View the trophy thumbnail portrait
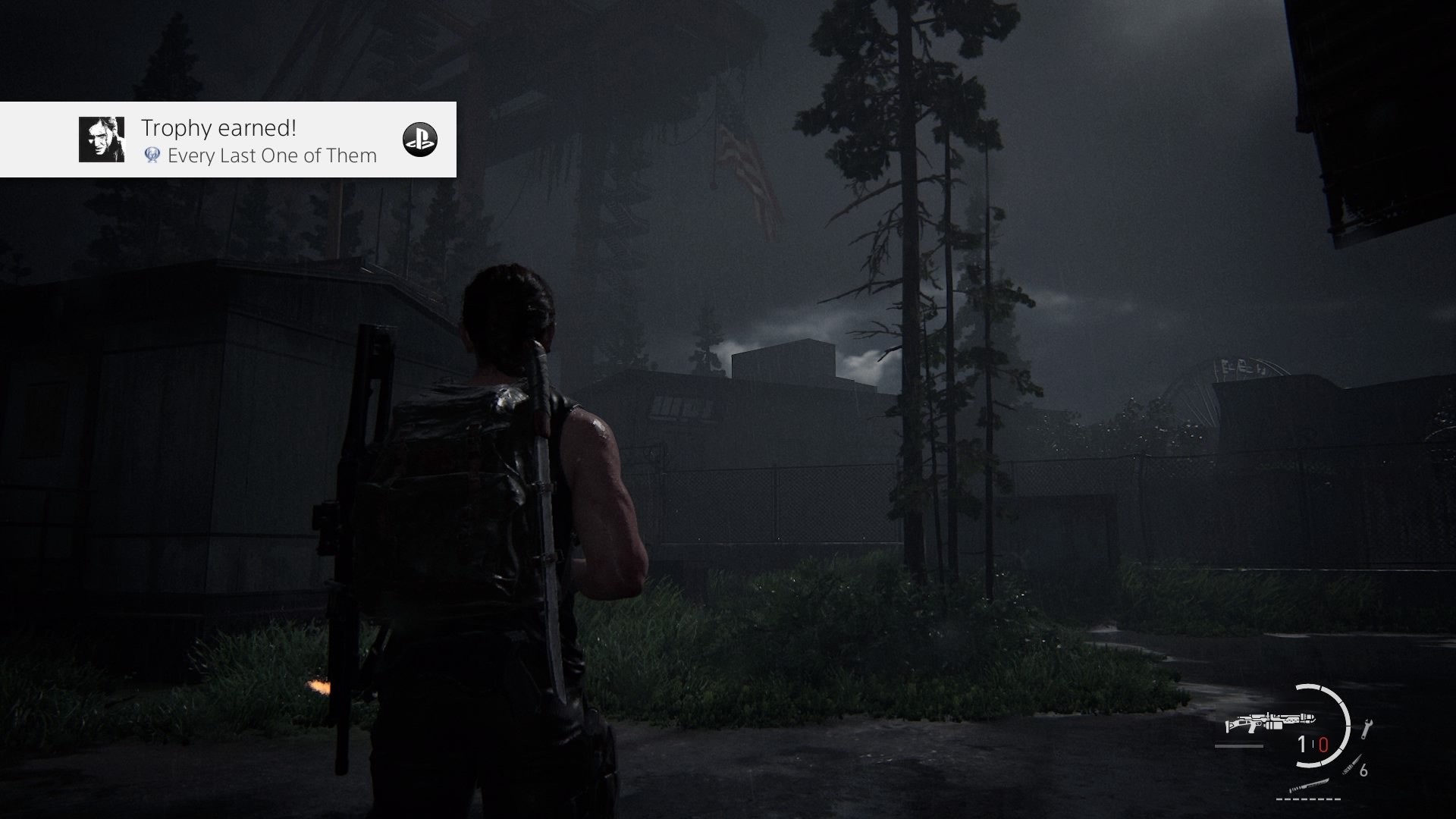1456x819 pixels. 102,140
